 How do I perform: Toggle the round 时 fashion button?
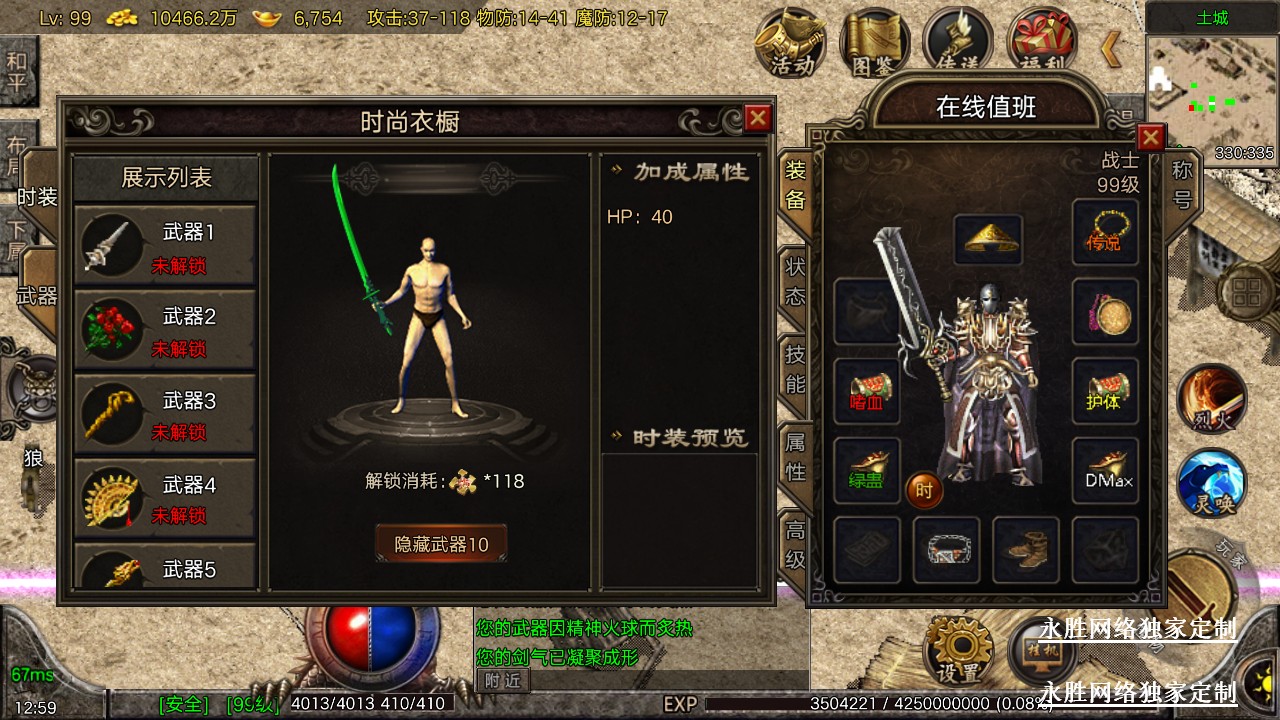point(924,490)
